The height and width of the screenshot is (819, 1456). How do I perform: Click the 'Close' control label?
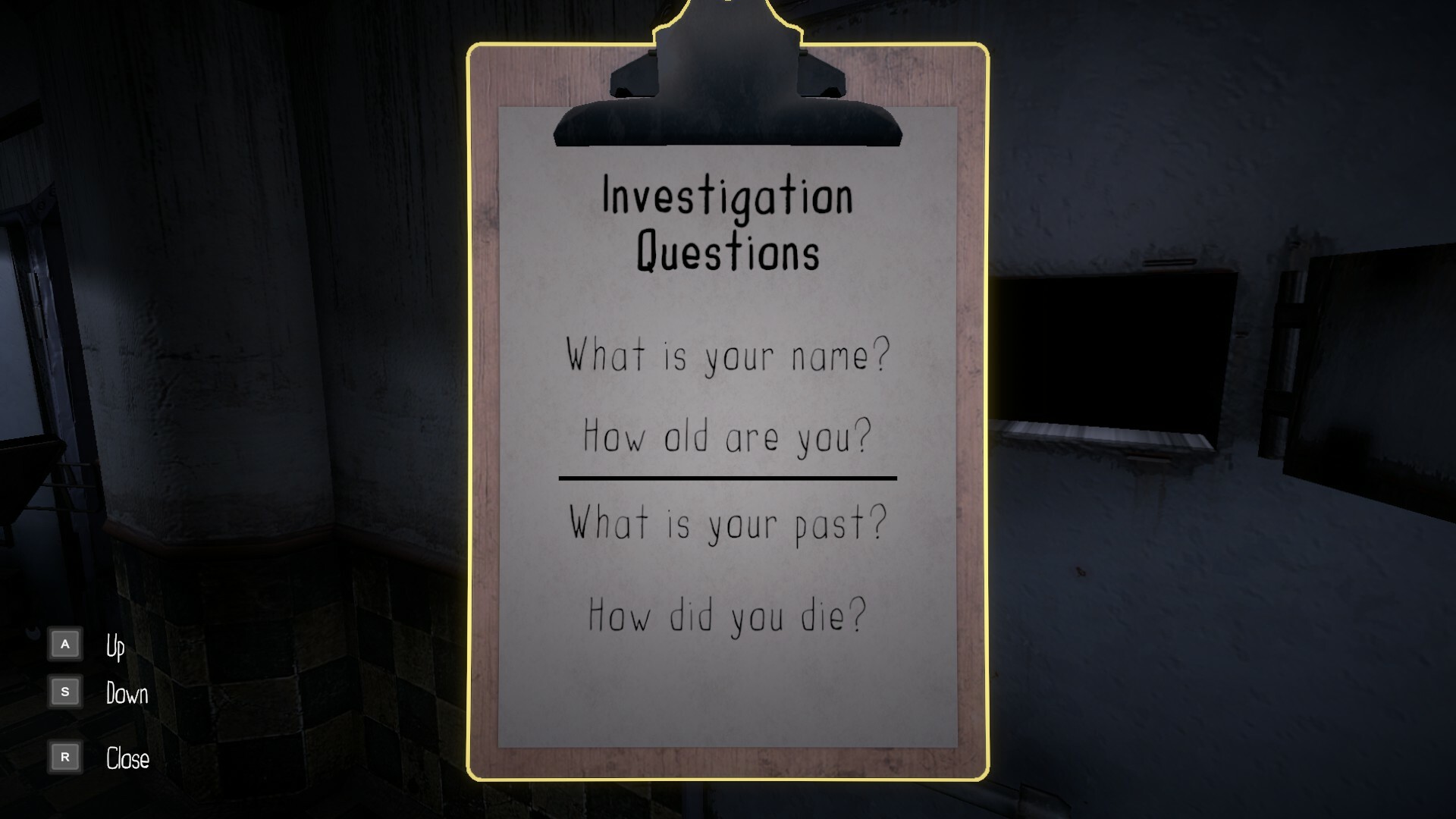click(x=127, y=760)
